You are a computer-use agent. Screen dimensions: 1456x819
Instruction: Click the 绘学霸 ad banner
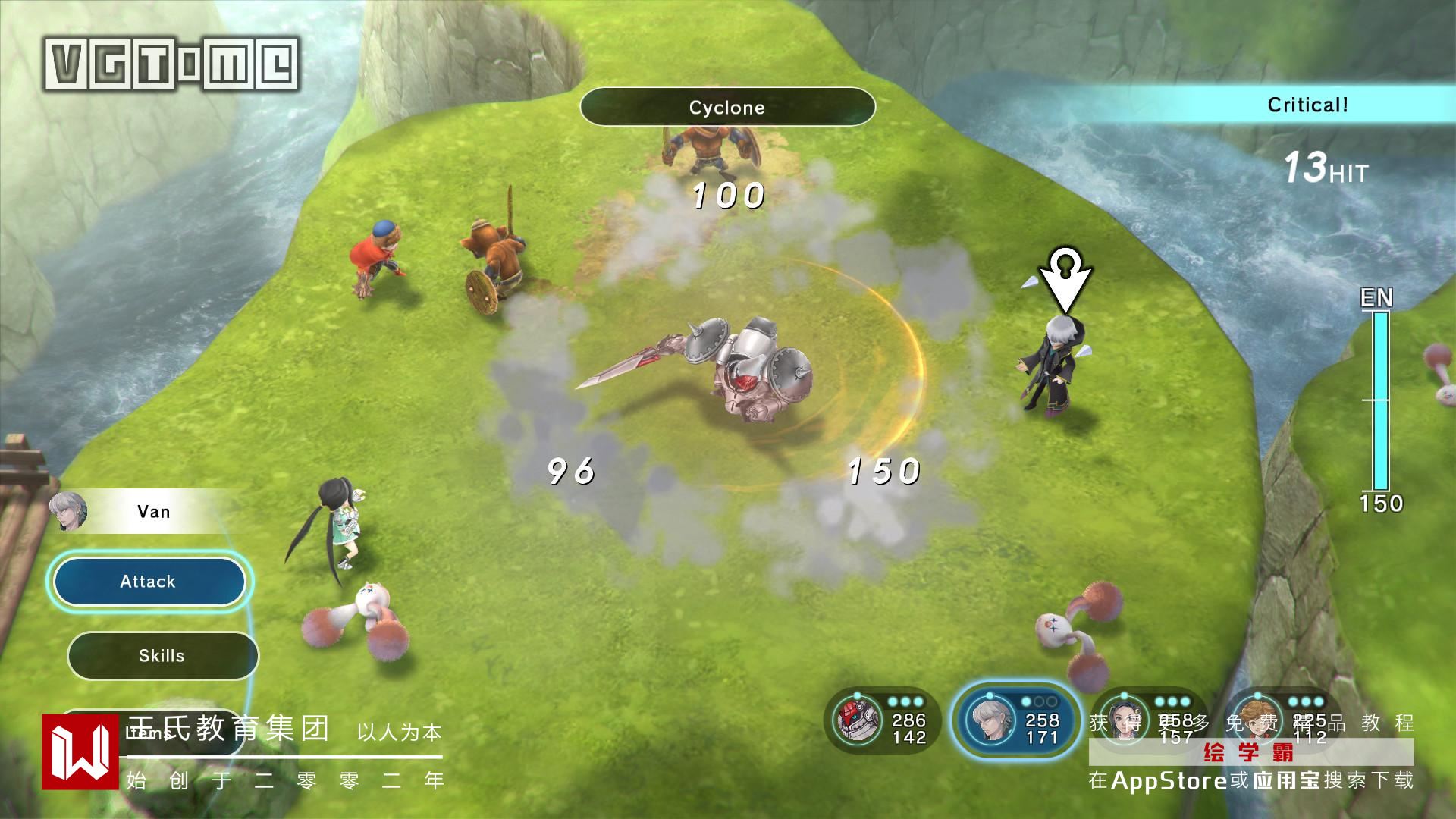(1250, 752)
